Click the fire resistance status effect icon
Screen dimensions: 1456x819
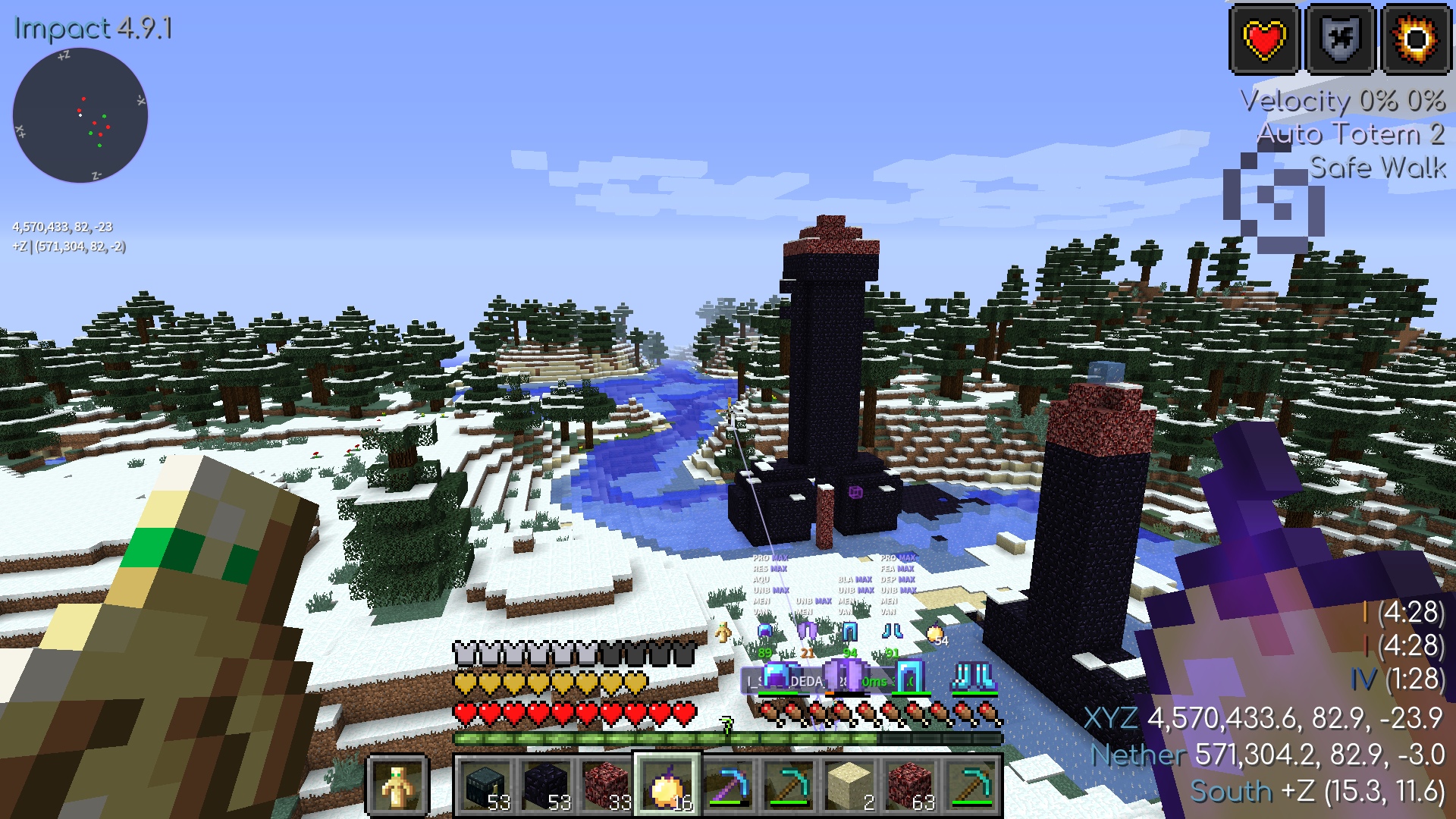click(1416, 39)
